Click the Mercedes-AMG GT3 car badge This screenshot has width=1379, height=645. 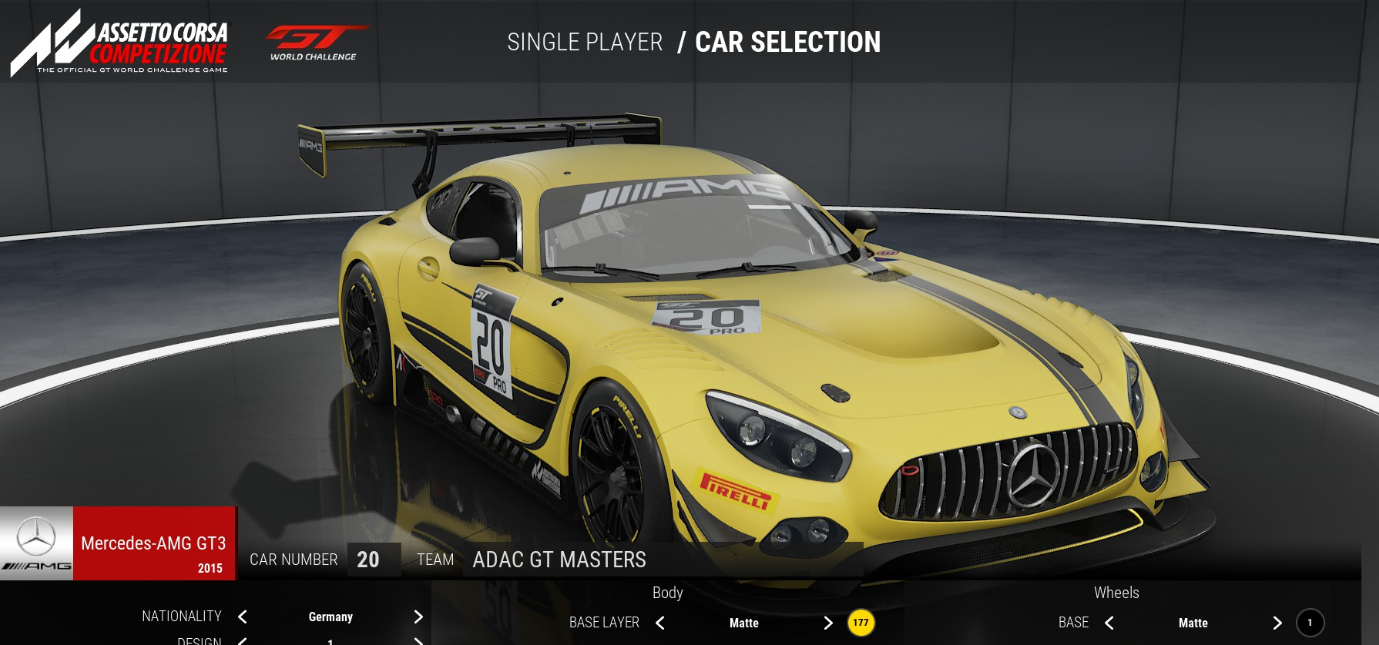point(118,543)
